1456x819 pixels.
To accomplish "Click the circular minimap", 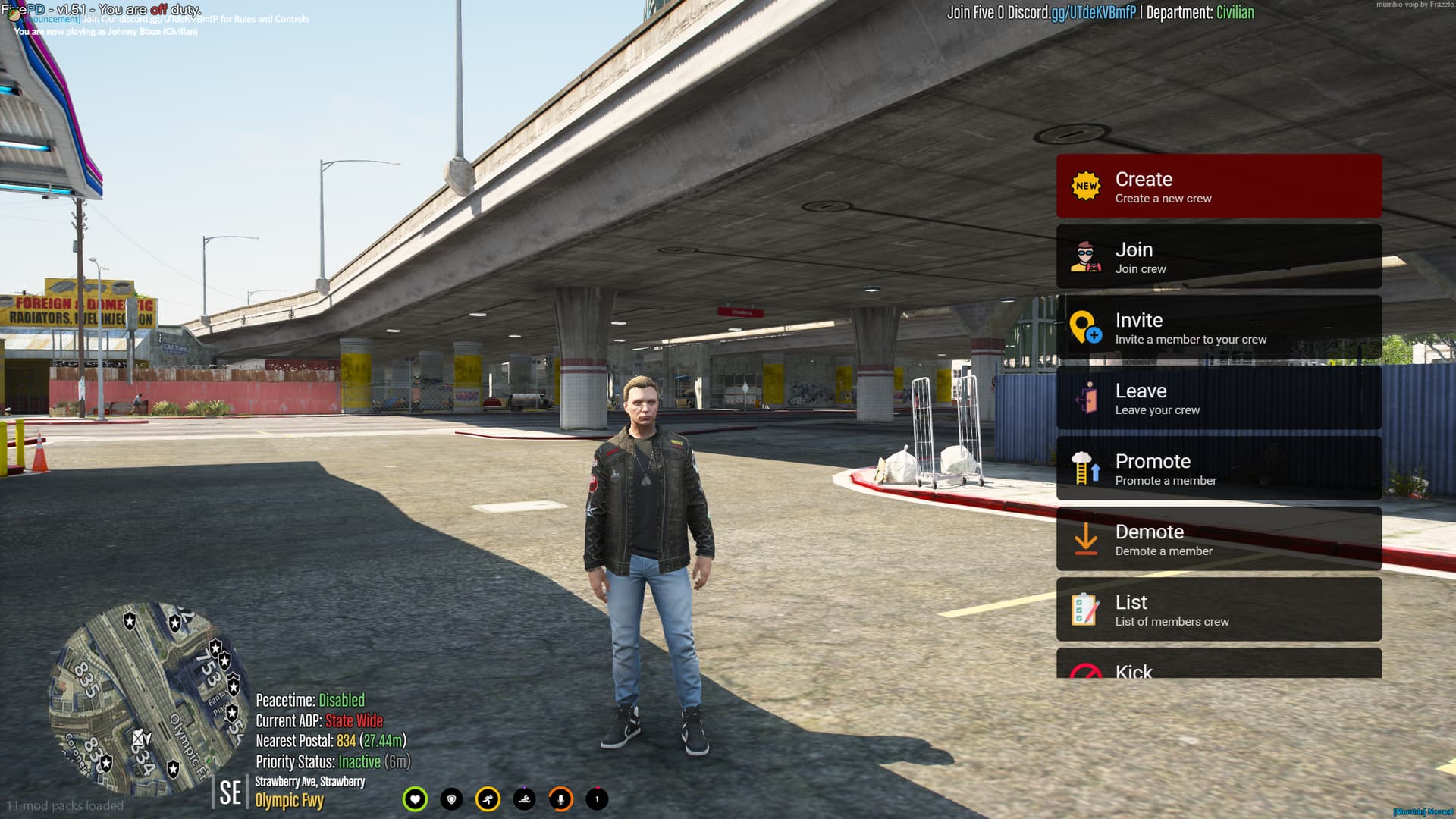I will pos(148,698).
